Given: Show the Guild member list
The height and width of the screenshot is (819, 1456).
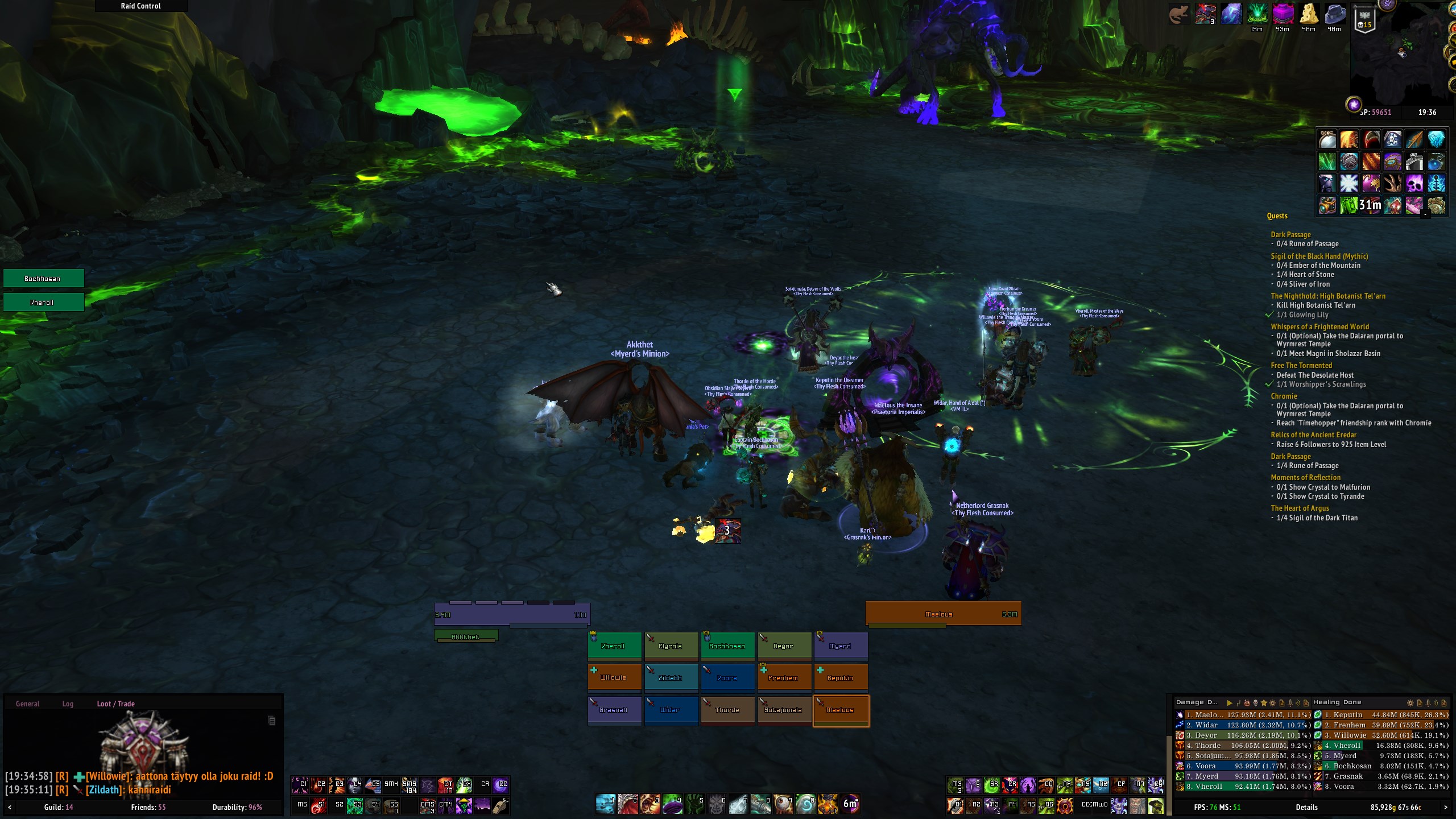Looking at the screenshot, I should (58, 807).
